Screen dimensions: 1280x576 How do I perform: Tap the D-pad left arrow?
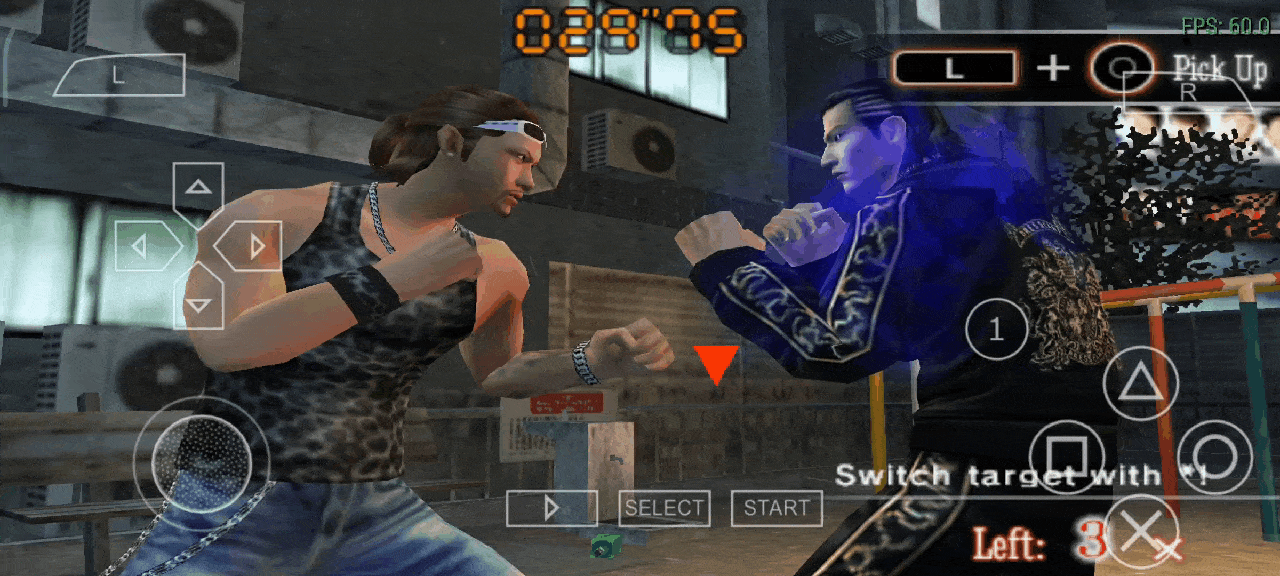click(x=143, y=246)
